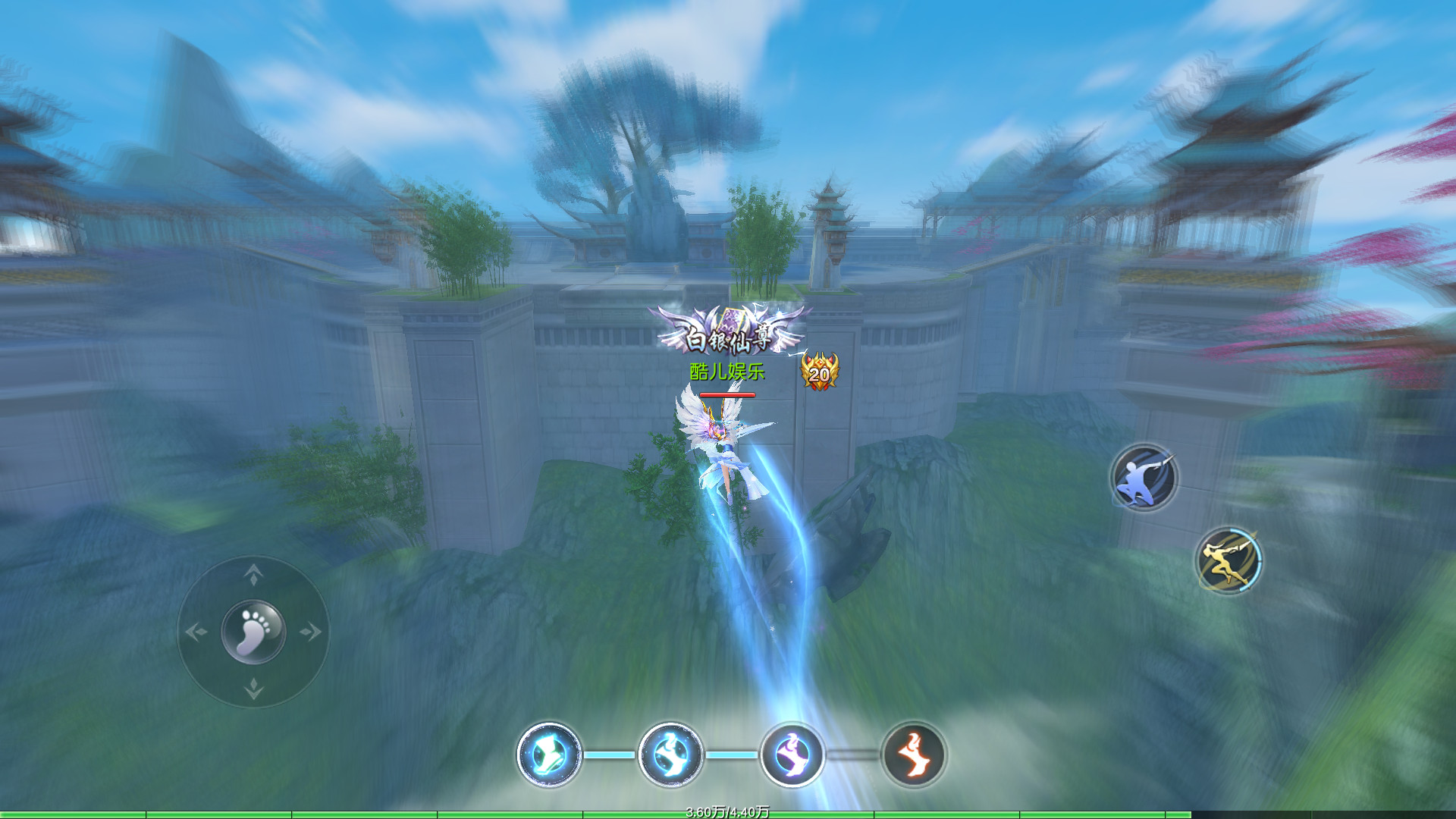Click the joystick's up arrow
1456x819 pixels.
tap(253, 575)
